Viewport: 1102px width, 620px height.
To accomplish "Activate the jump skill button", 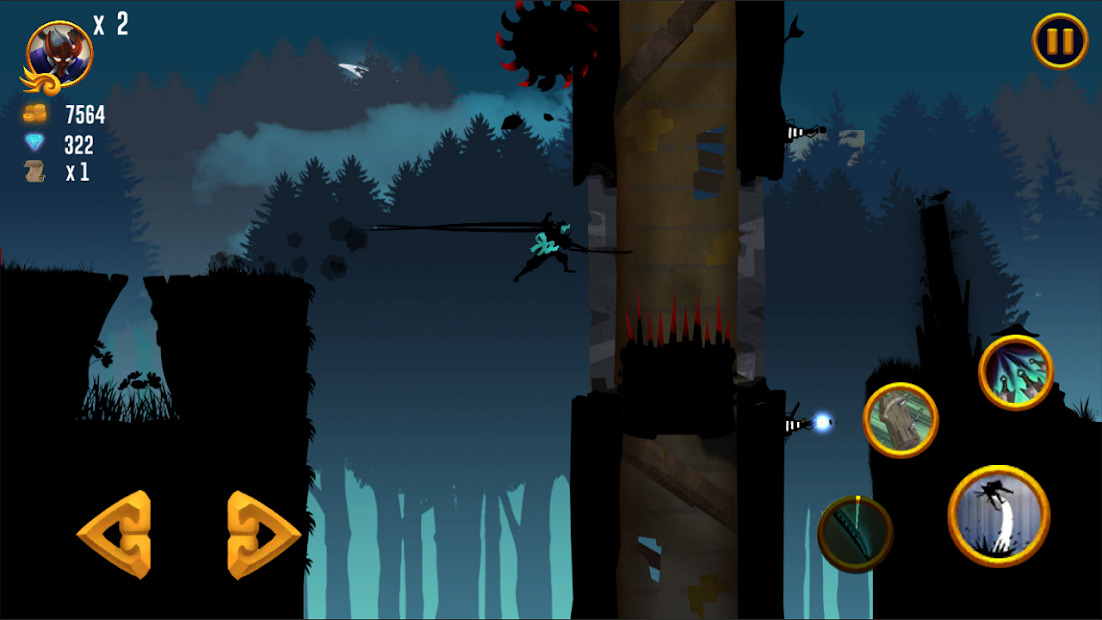I will pyautogui.click(x=998, y=515).
